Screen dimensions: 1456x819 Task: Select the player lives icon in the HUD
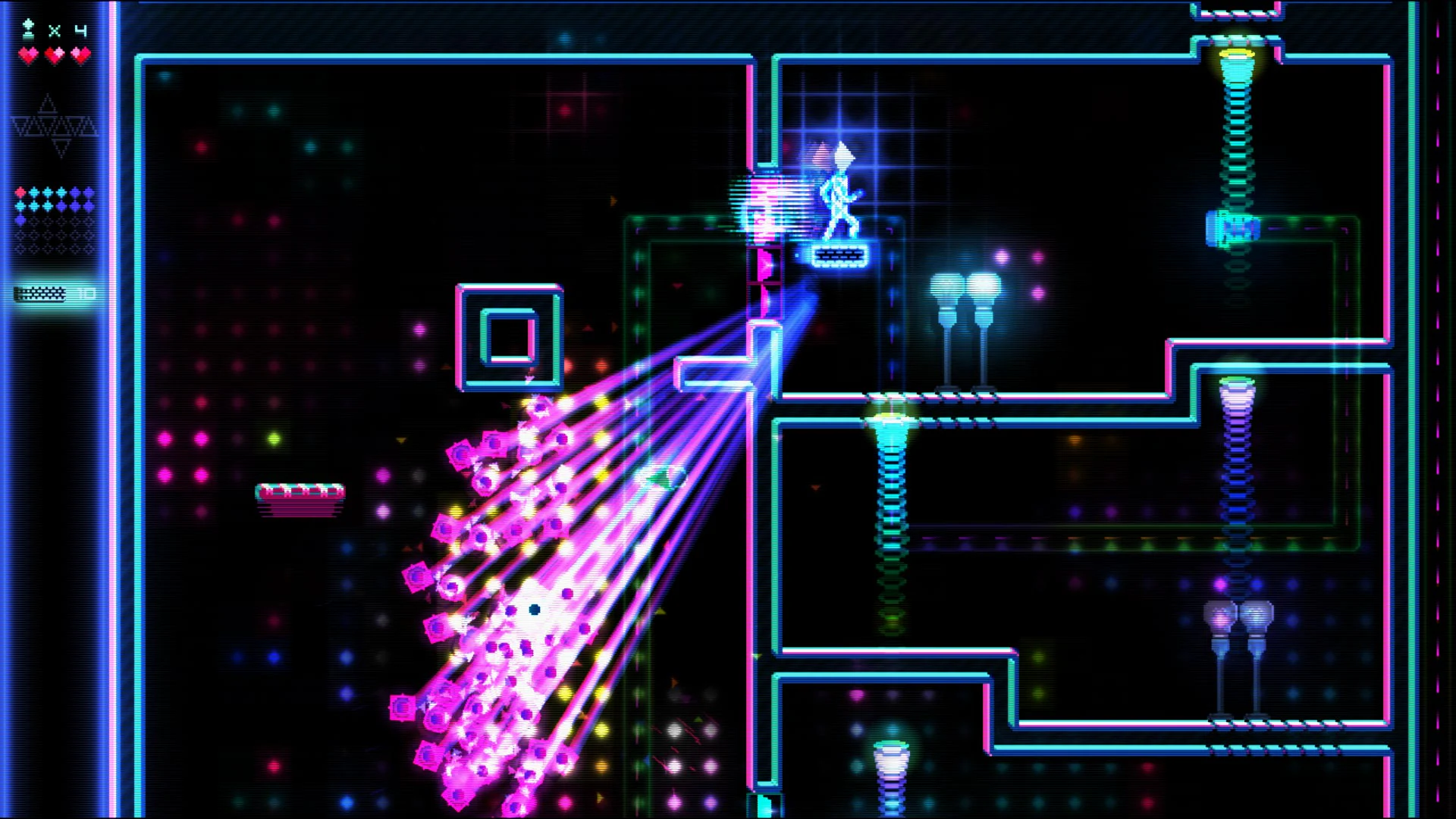pos(27,28)
